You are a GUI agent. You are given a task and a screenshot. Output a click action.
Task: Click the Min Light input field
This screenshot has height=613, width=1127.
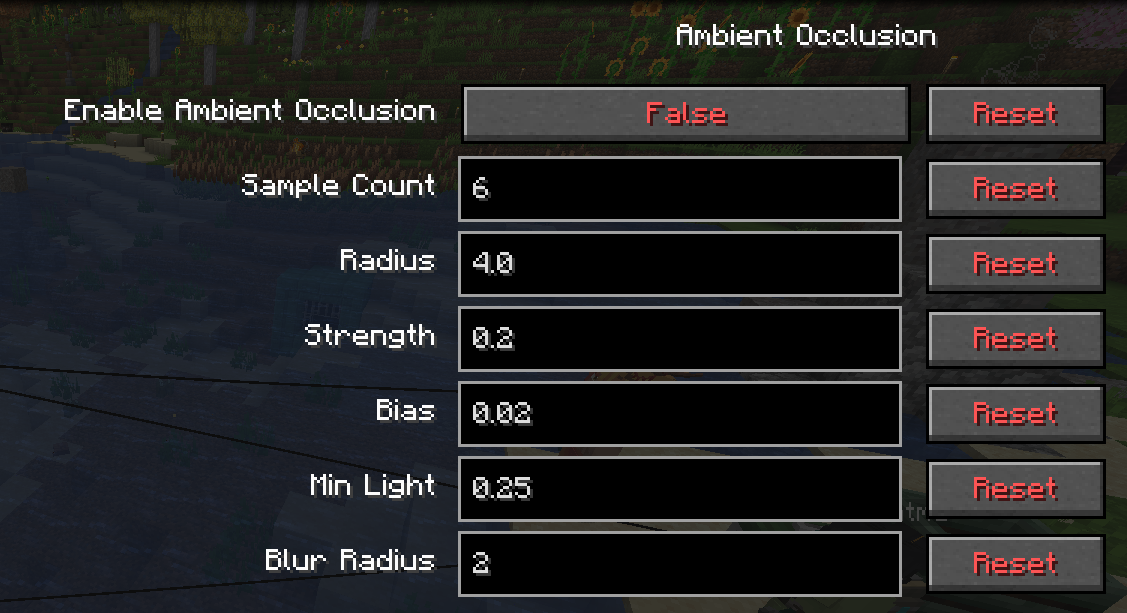[x=680, y=489]
